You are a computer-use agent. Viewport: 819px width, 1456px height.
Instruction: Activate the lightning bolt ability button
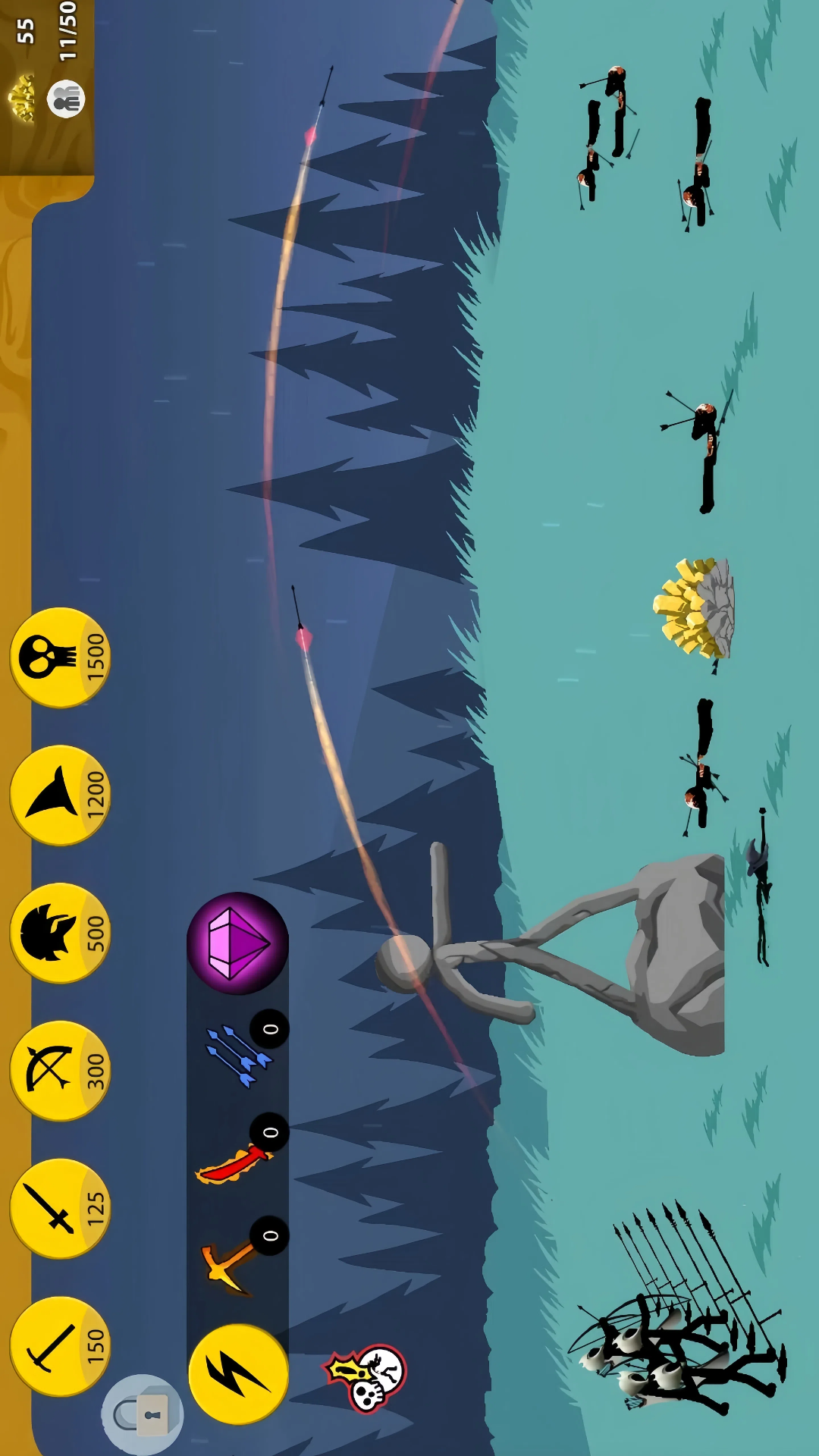click(x=237, y=1374)
